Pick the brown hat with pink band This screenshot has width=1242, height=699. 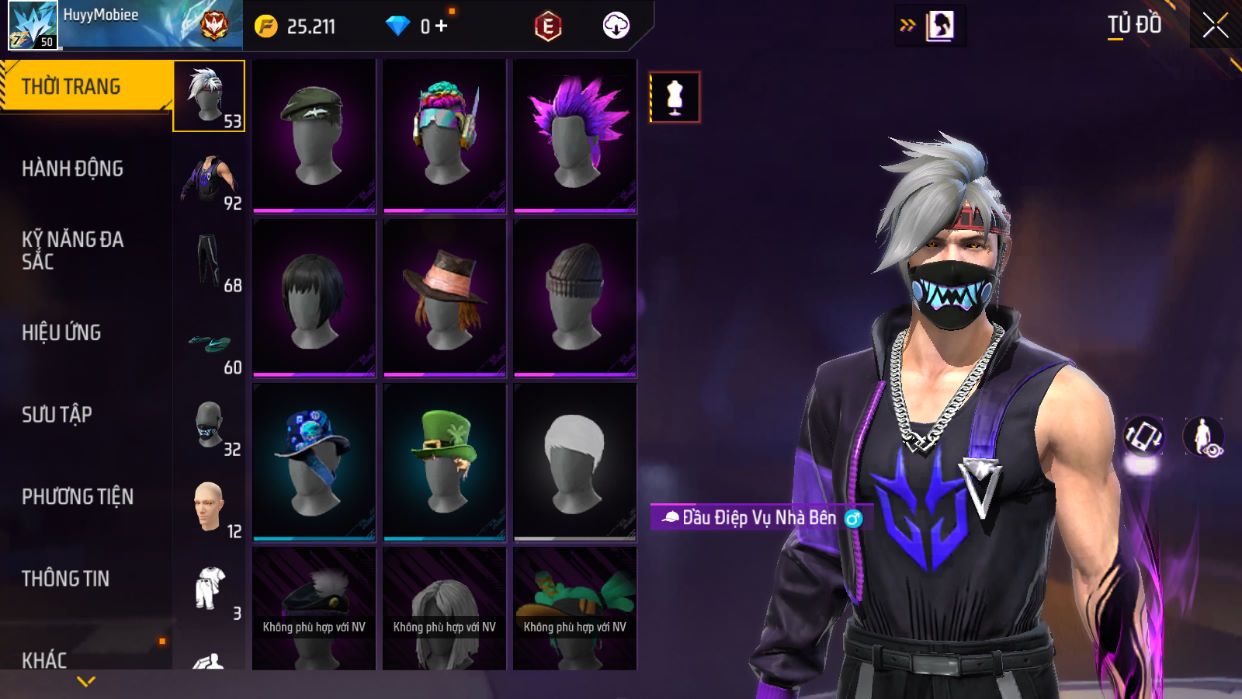[x=444, y=297]
